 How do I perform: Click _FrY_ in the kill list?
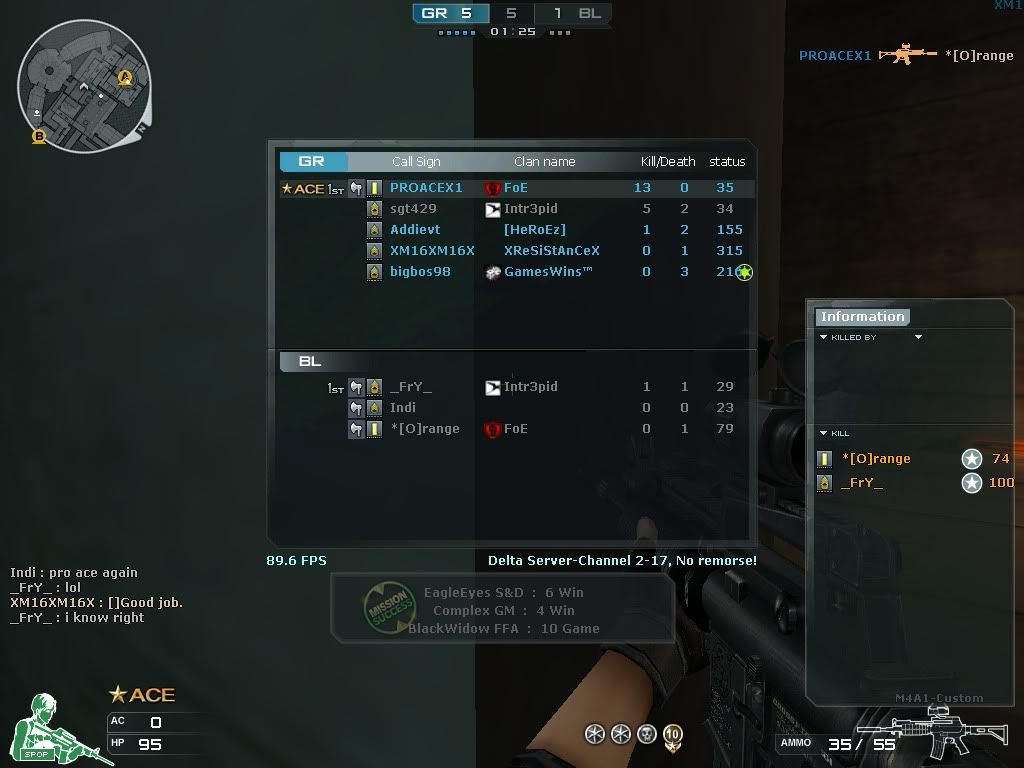tap(862, 483)
